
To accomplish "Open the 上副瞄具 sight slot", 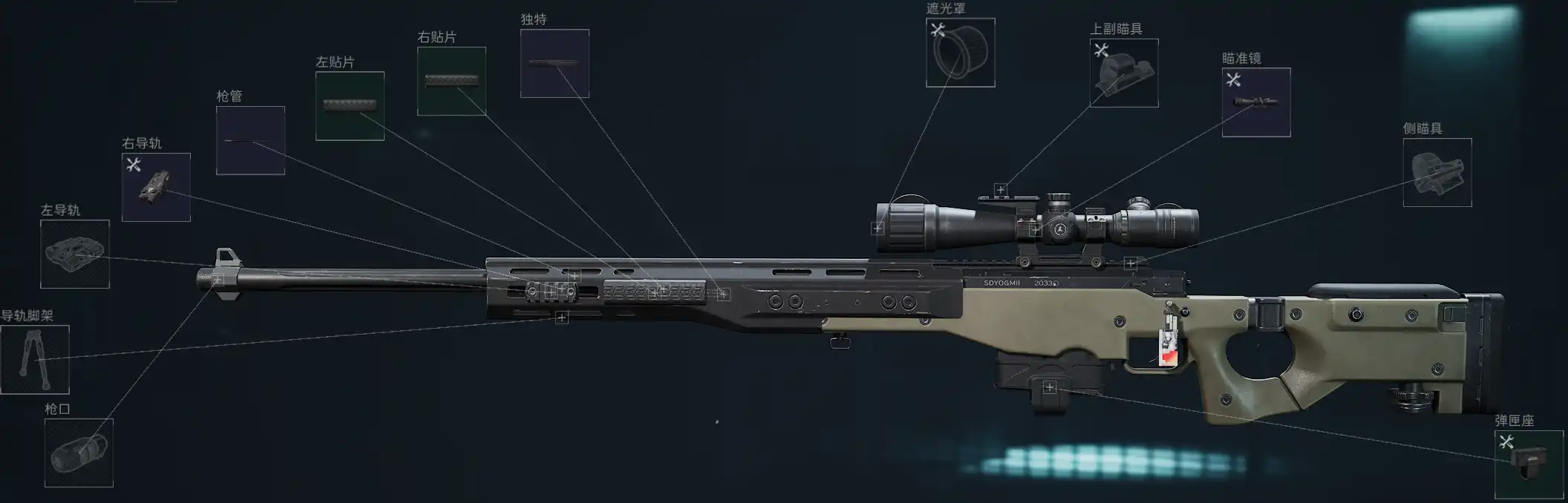I will click(1124, 73).
